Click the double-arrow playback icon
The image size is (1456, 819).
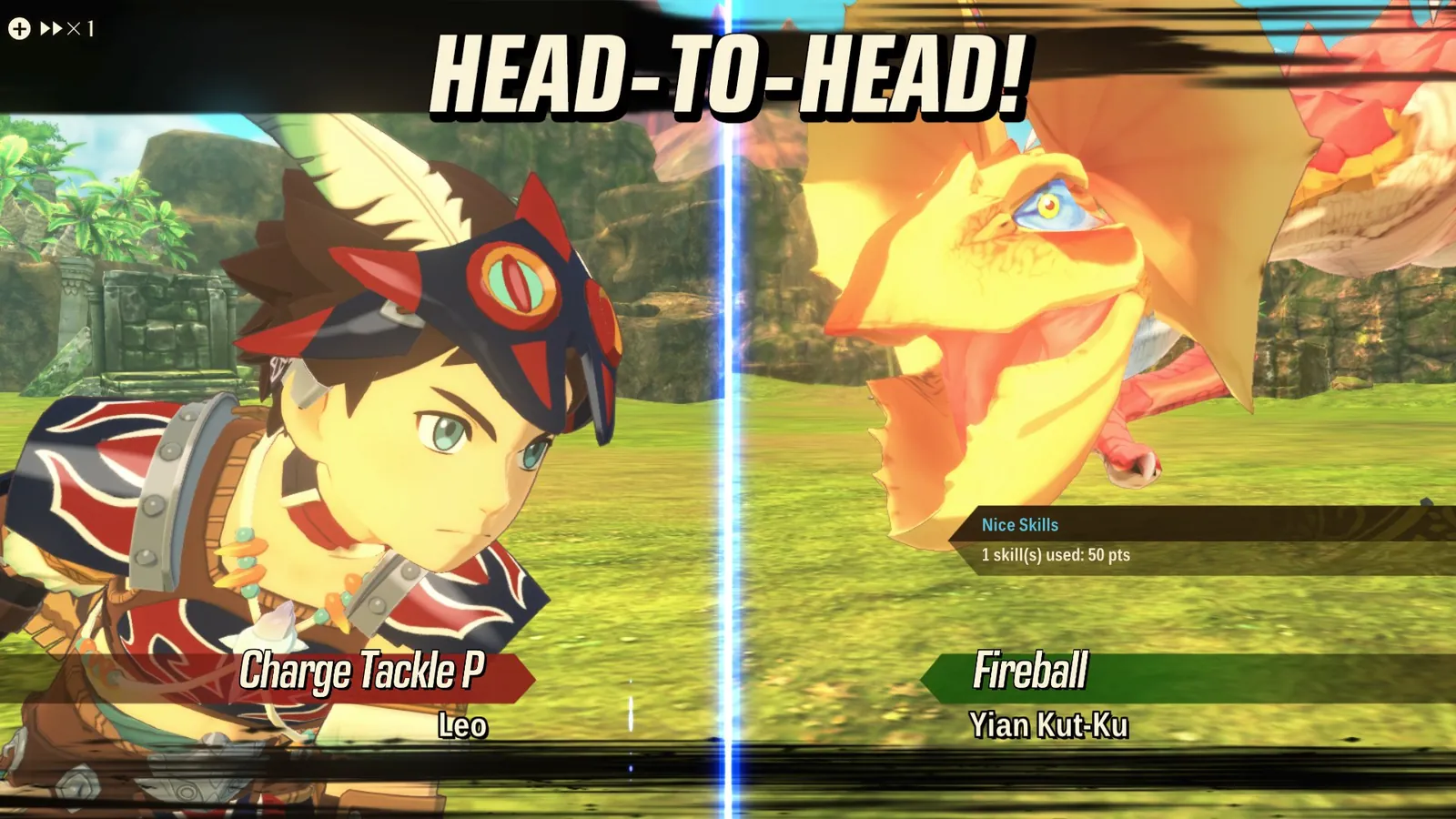pyautogui.click(x=52, y=28)
